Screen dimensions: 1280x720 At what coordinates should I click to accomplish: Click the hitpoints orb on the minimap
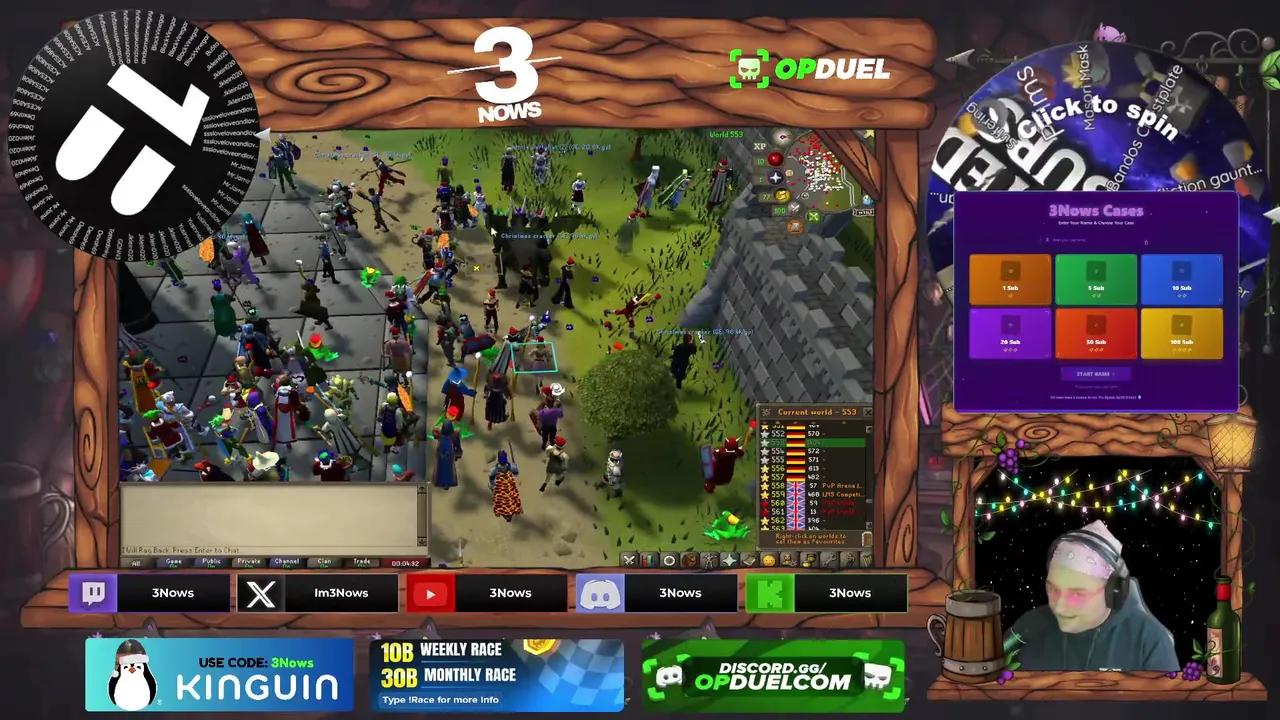(775, 159)
